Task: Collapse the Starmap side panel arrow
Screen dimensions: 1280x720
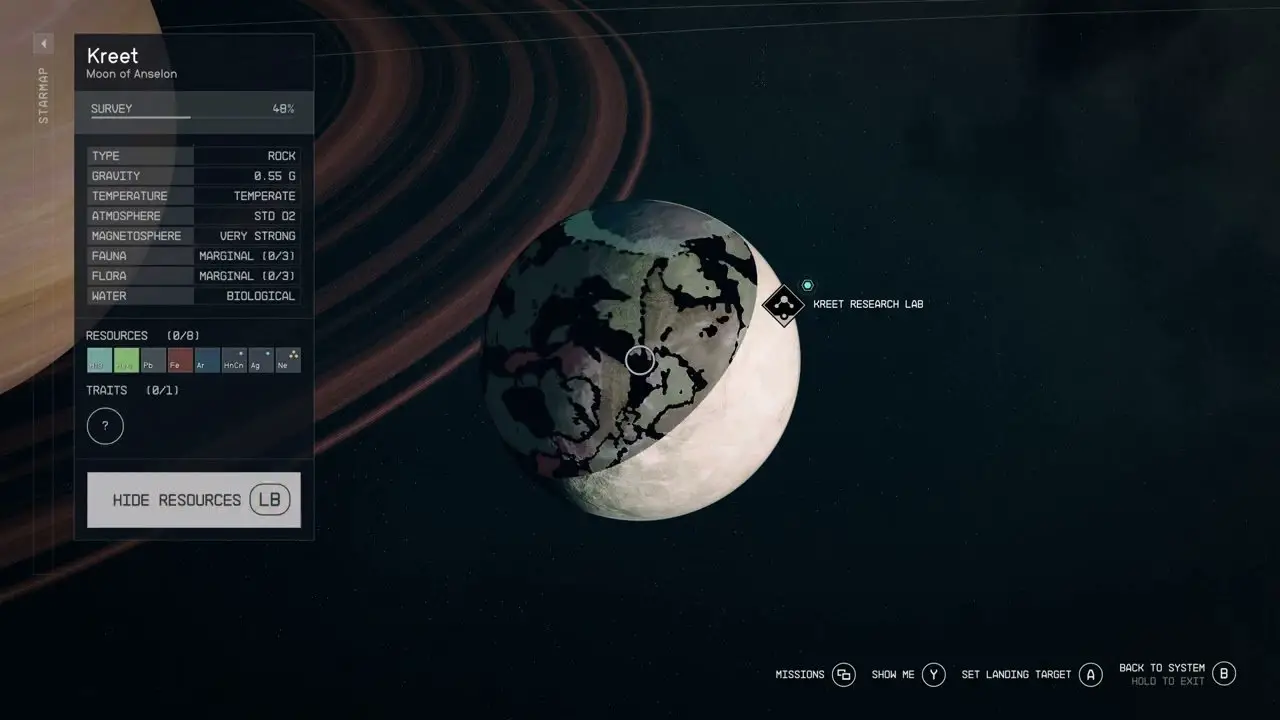Action: point(44,44)
